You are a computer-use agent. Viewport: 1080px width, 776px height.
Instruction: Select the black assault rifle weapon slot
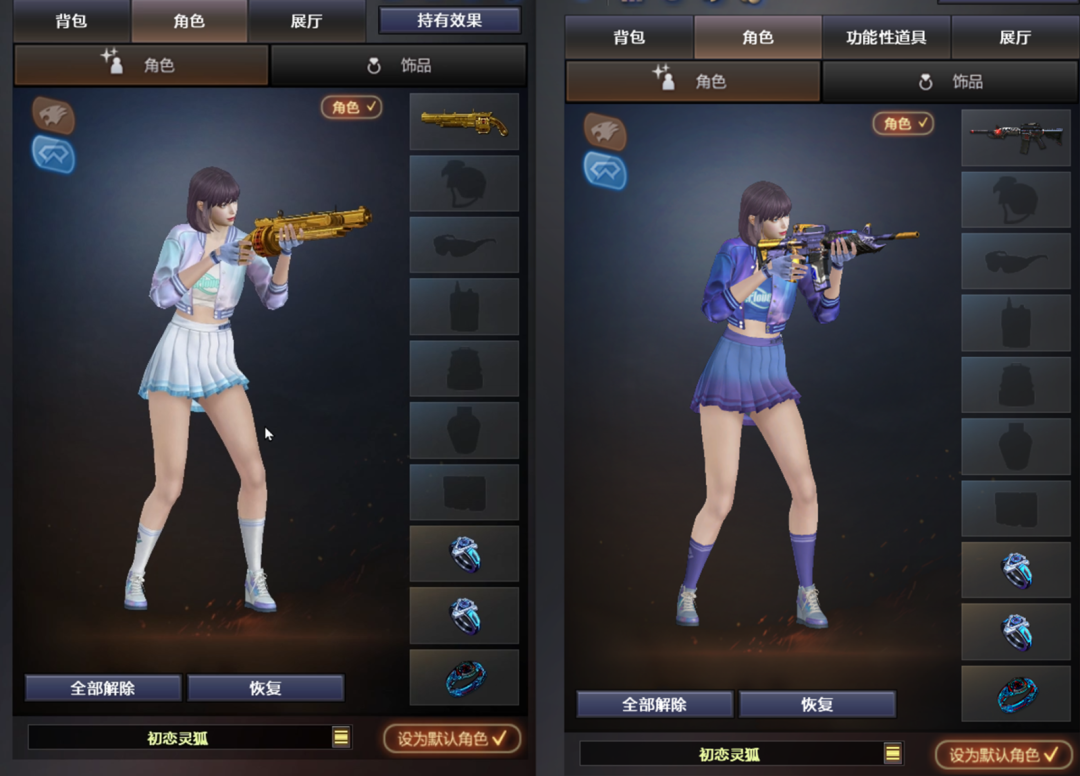(1016, 139)
